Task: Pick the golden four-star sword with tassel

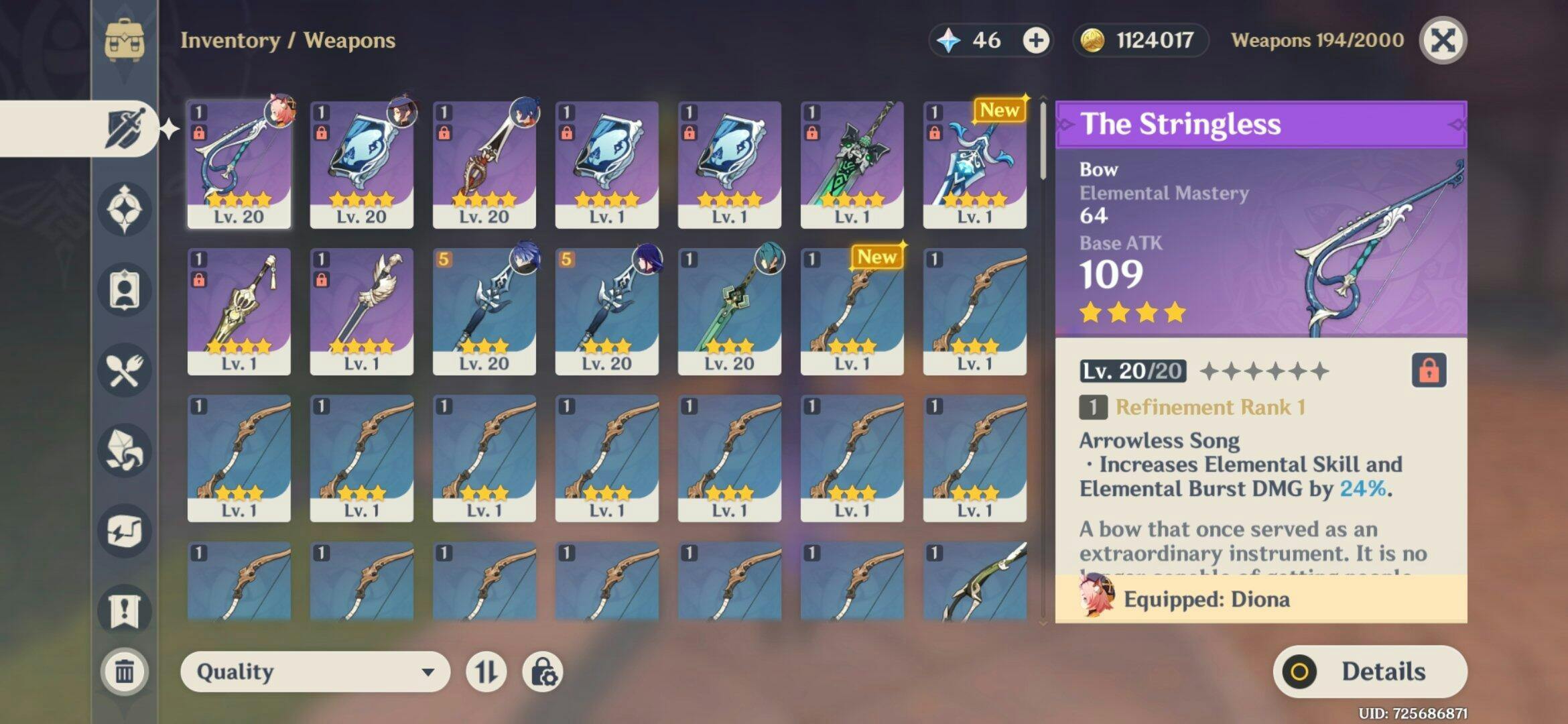Action: [x=239, y=312]
